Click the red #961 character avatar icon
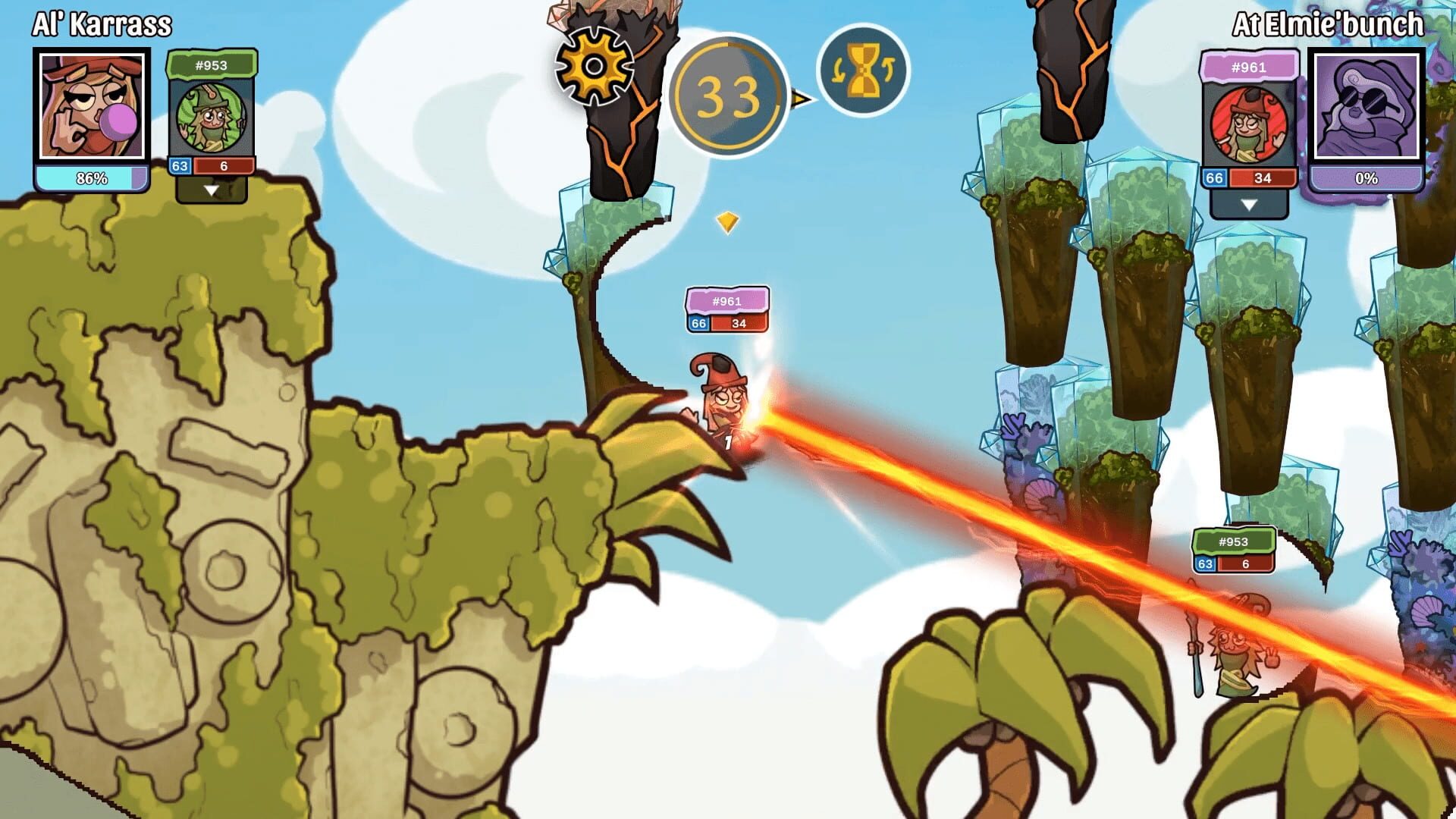1456x819 pixels. pyautogui.click(x=1248, y=125)
